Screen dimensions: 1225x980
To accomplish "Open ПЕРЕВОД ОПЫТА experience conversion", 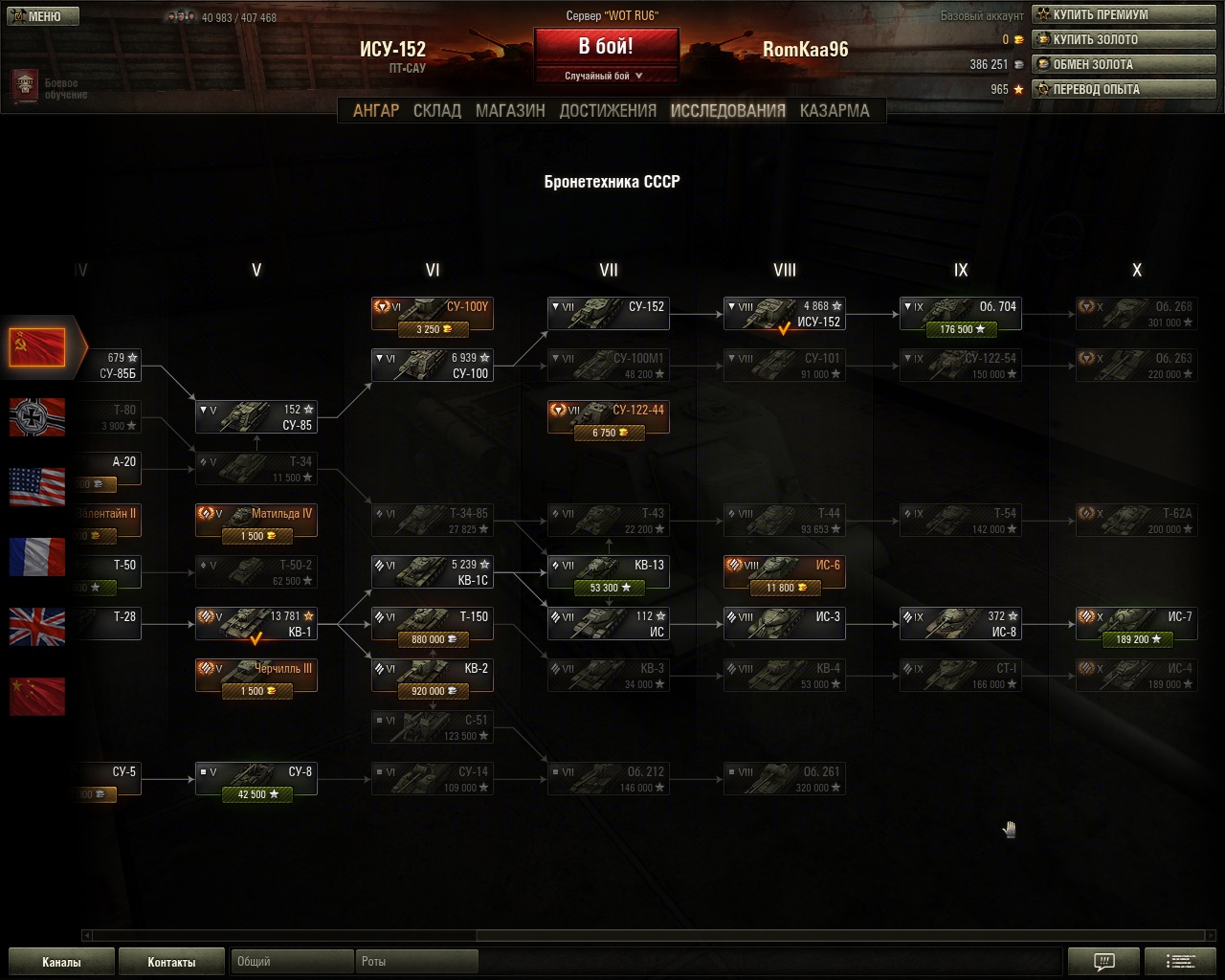I will coord(1124,90).
